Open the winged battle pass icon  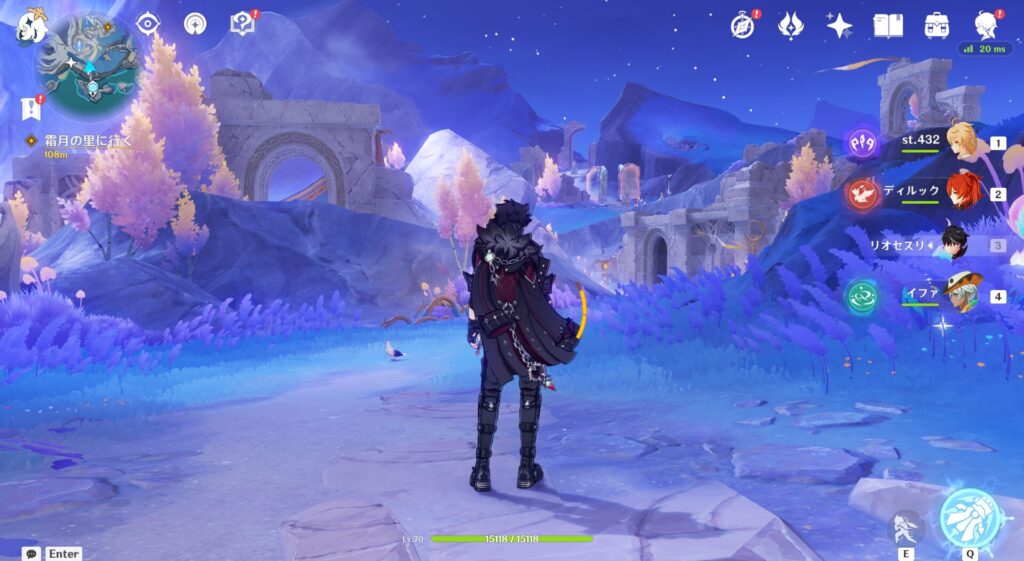pyautogui.click(x=791, y=25)
